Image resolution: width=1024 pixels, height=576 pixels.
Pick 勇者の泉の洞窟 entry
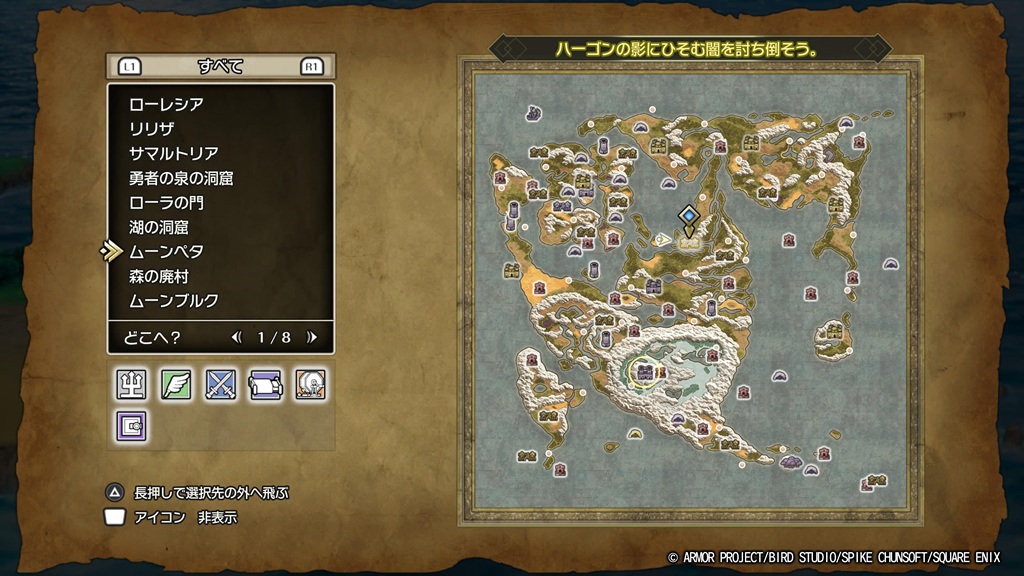point(181,178)
